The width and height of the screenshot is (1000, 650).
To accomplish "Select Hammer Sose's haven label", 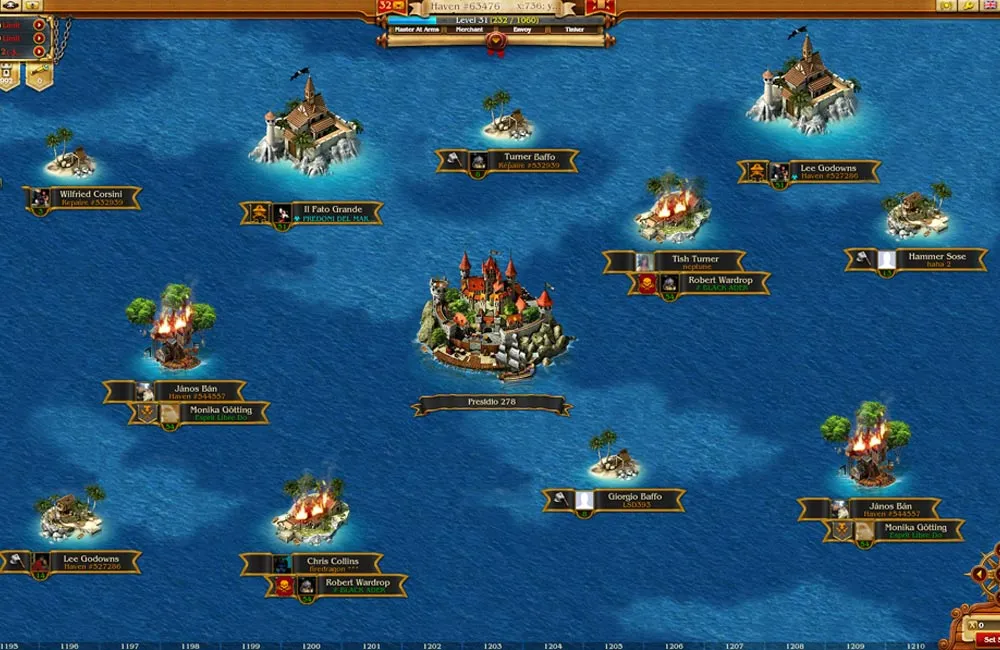I will tap(919, 260).
